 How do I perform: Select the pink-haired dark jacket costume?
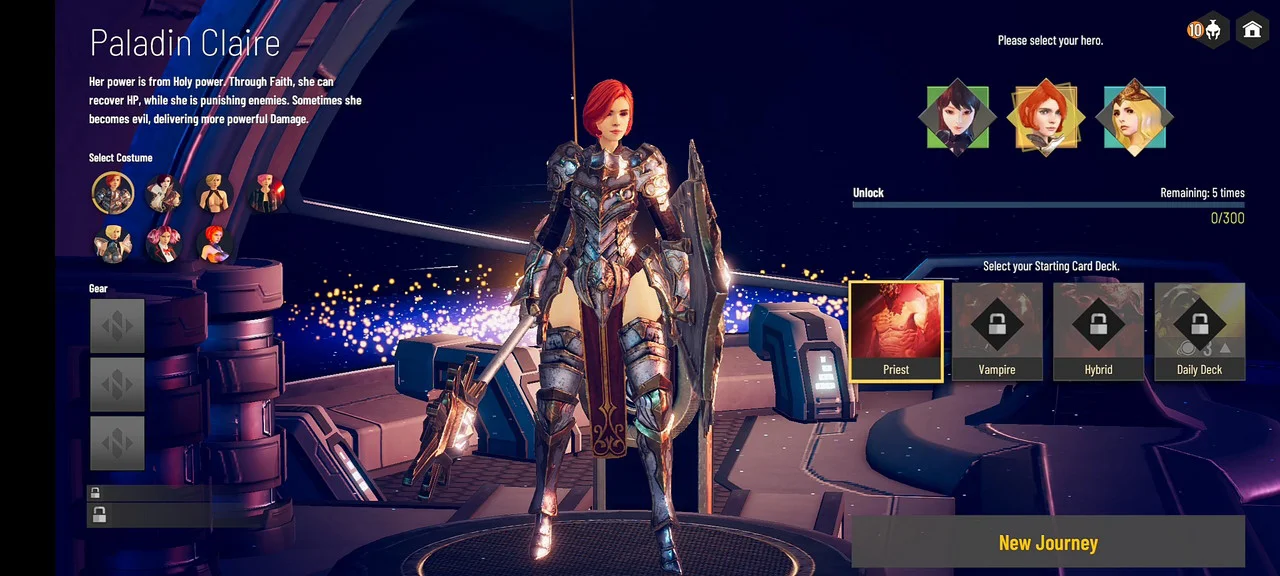[267, 193]
